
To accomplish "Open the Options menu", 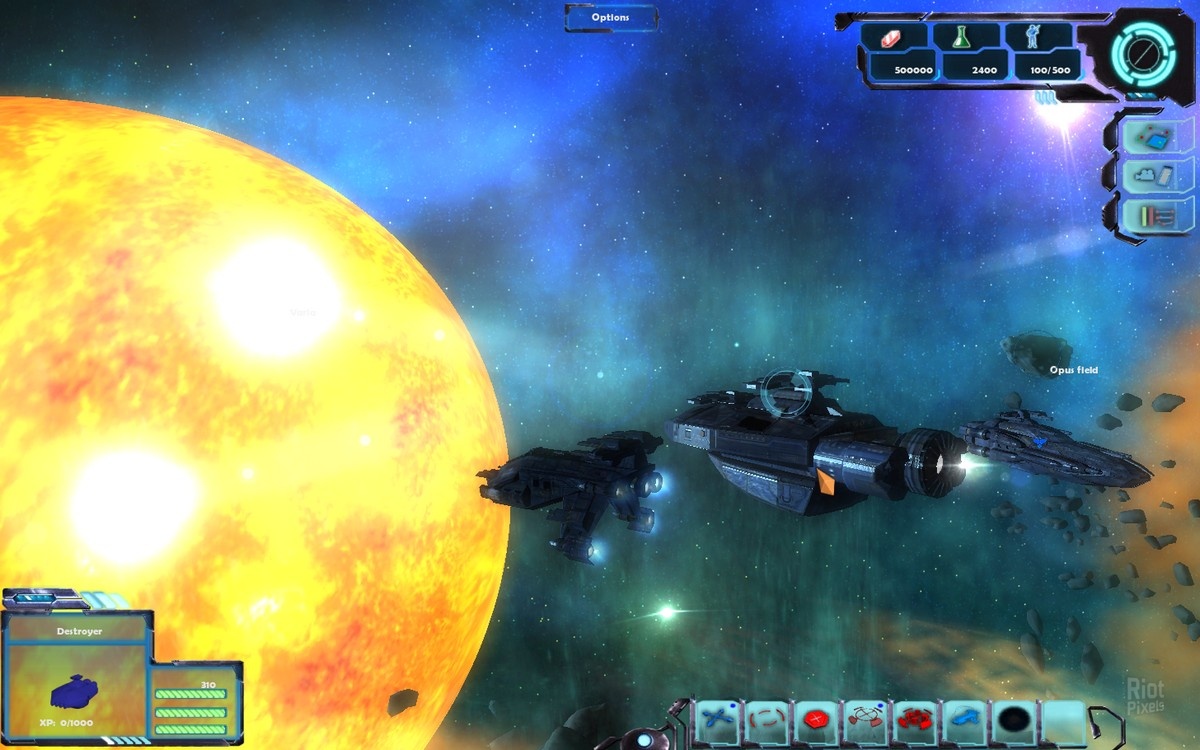I will tap(610, 17).
